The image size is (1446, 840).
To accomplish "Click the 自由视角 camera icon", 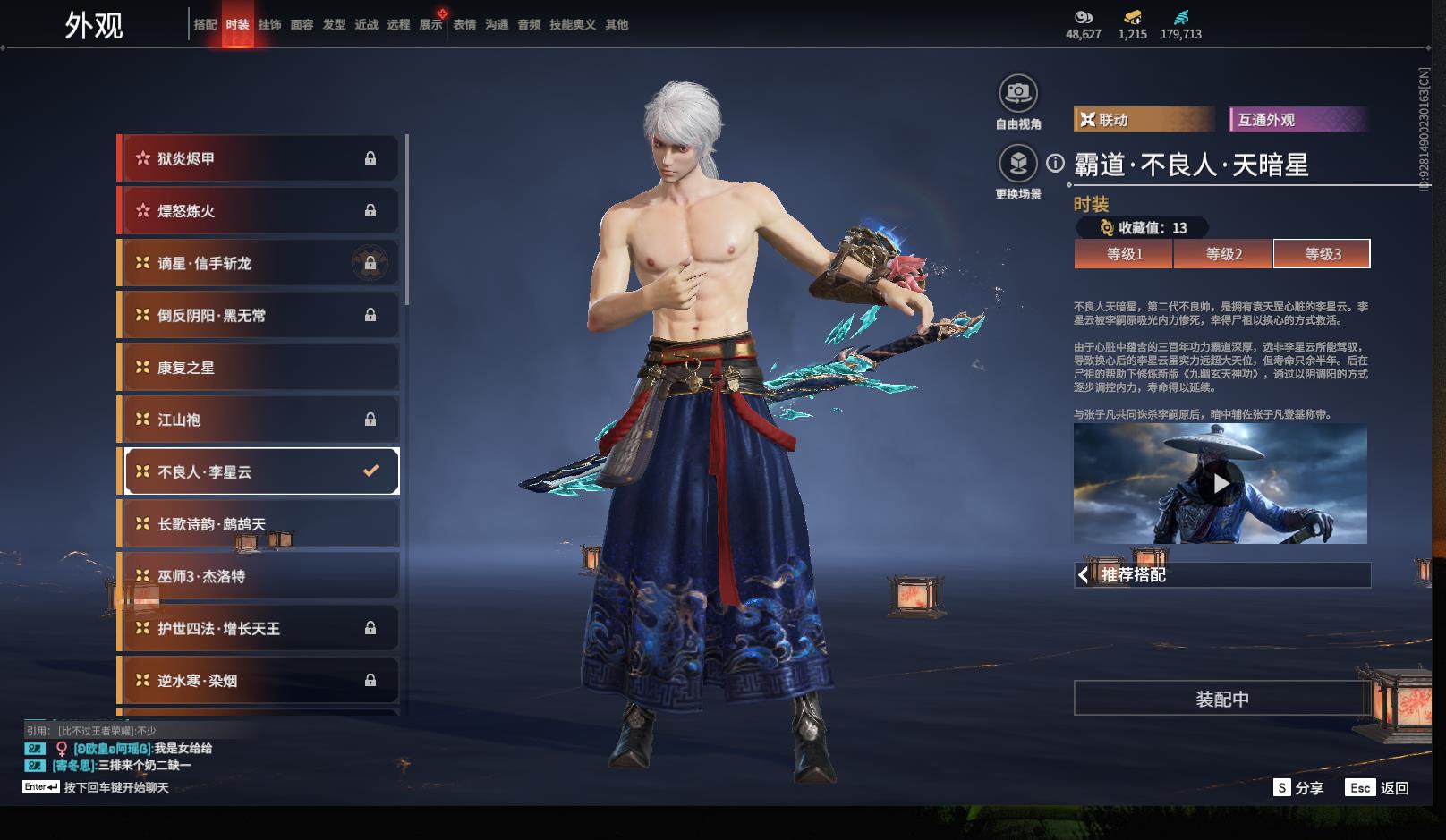I will click(x=1017, y=93).
